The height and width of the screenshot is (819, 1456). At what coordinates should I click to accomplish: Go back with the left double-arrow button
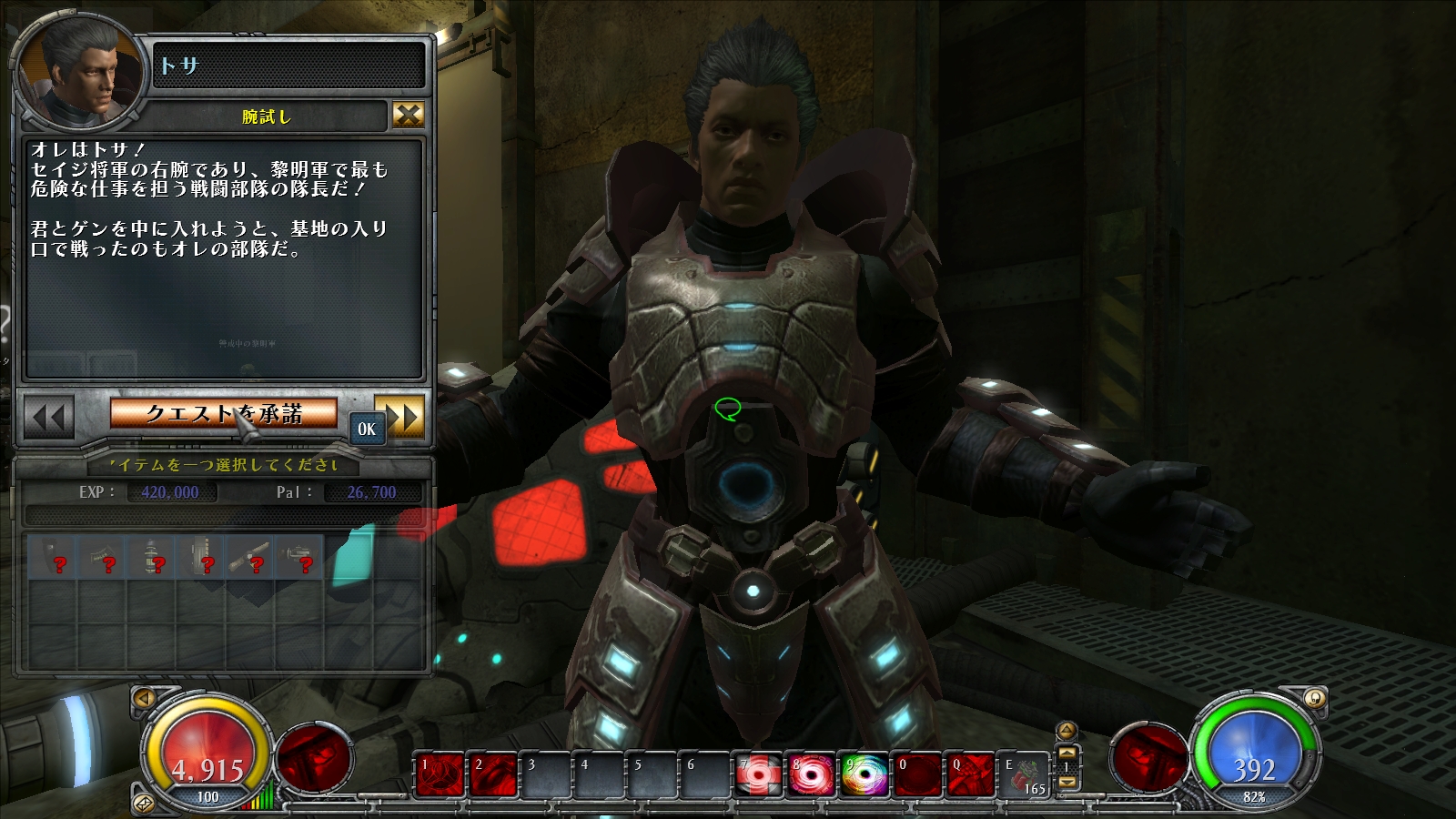tap(48, 418)
